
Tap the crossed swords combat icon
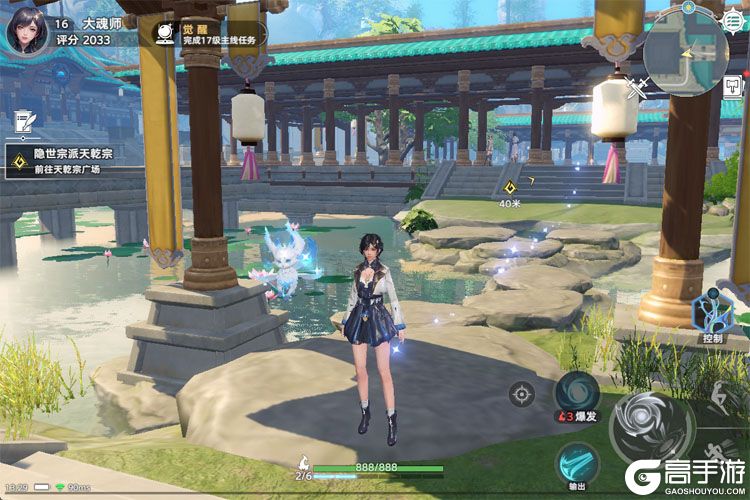tap(635, 89)
